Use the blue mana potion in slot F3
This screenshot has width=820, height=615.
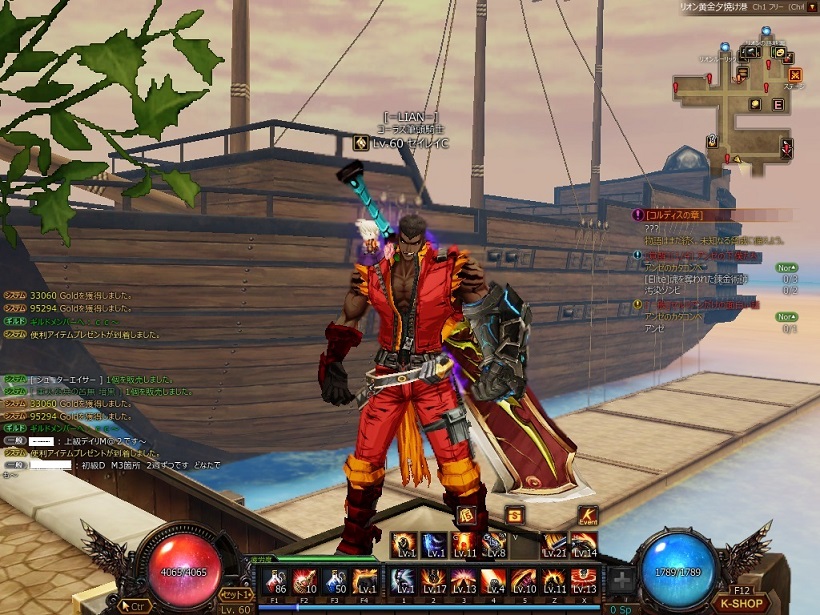pyautogui.click(x=335, y=581)
